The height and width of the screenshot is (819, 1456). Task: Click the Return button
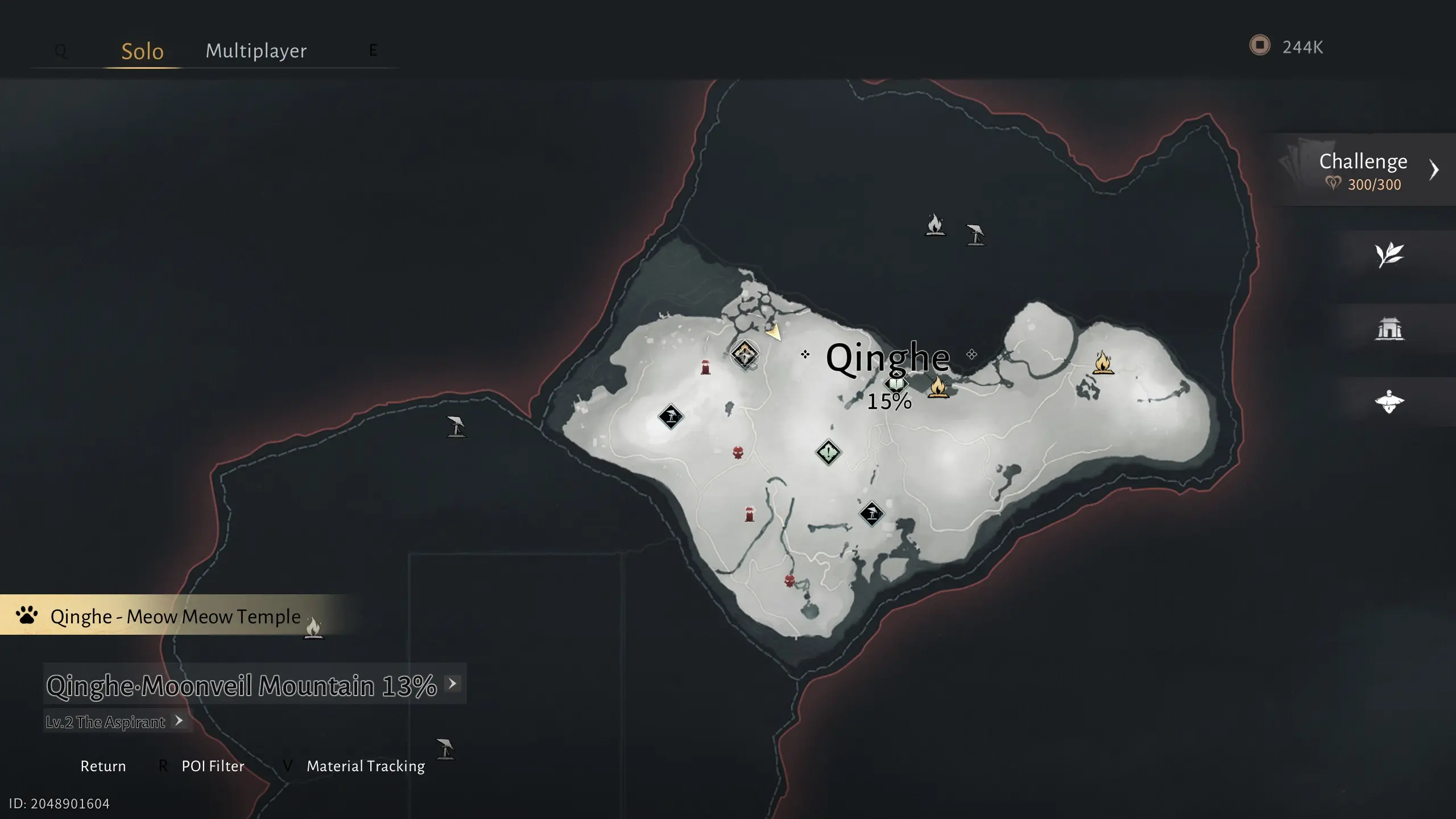(103, 766)
